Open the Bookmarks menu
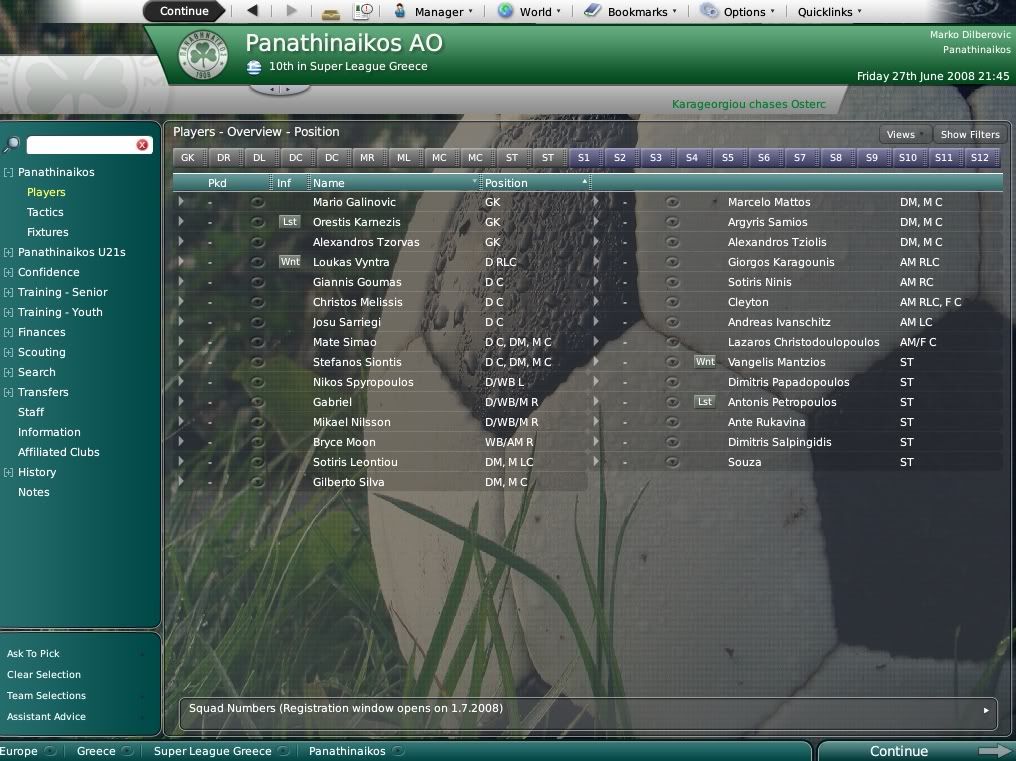Screen dimensions: 1016x761 click(x=631, y=12)
